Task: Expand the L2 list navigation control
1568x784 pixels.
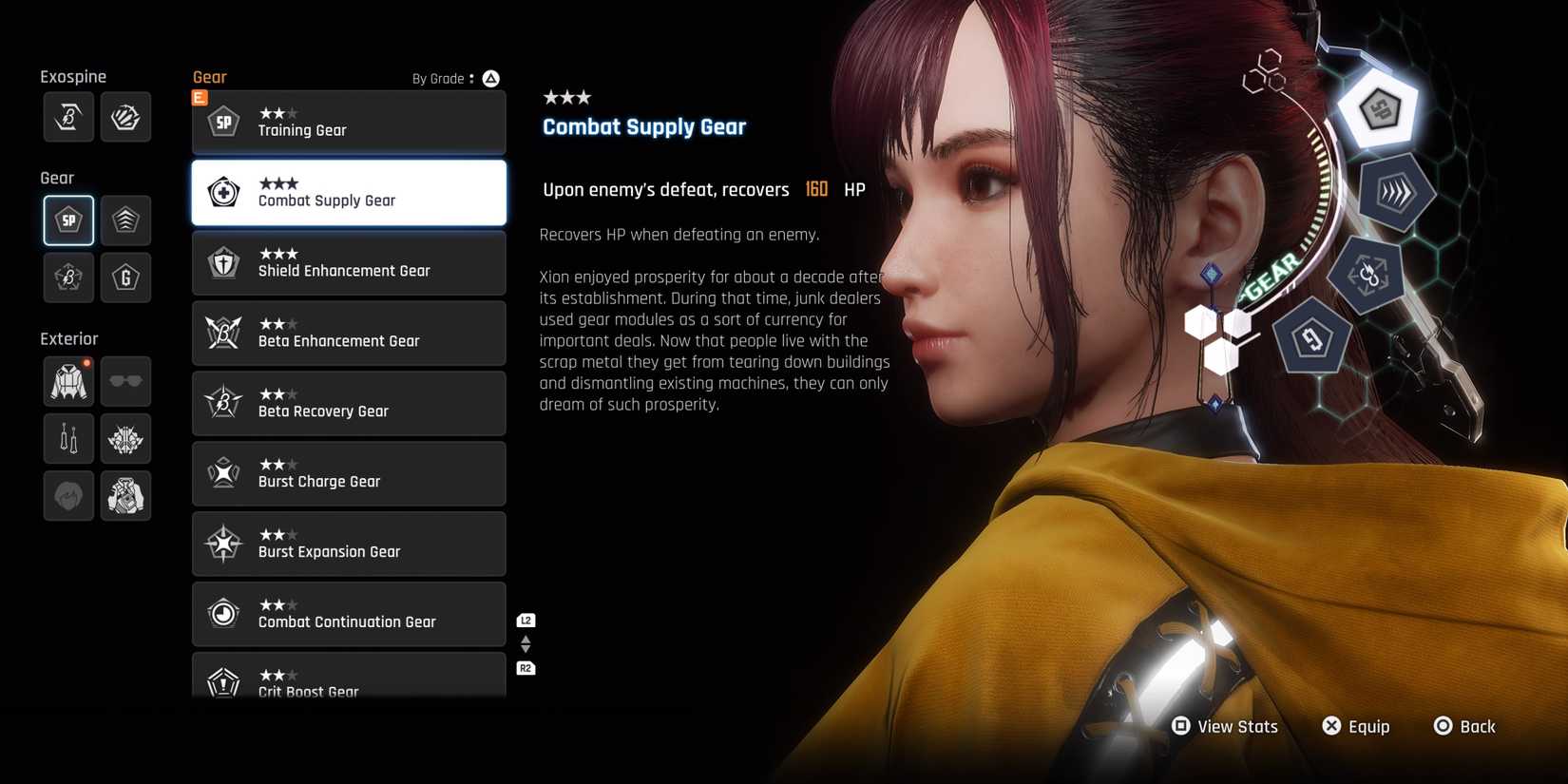Action: [x=525, y=620]
